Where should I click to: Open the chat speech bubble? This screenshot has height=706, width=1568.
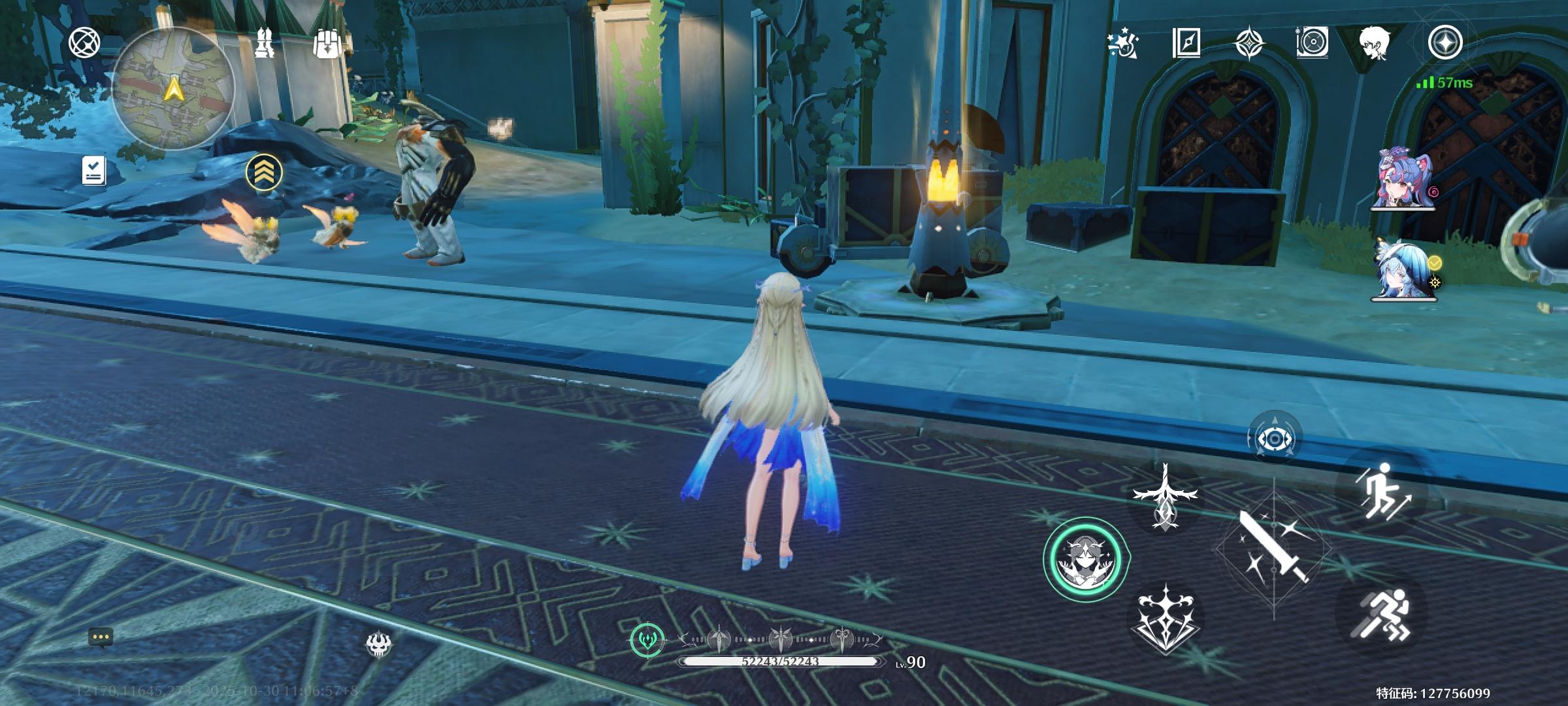point(101,637)
